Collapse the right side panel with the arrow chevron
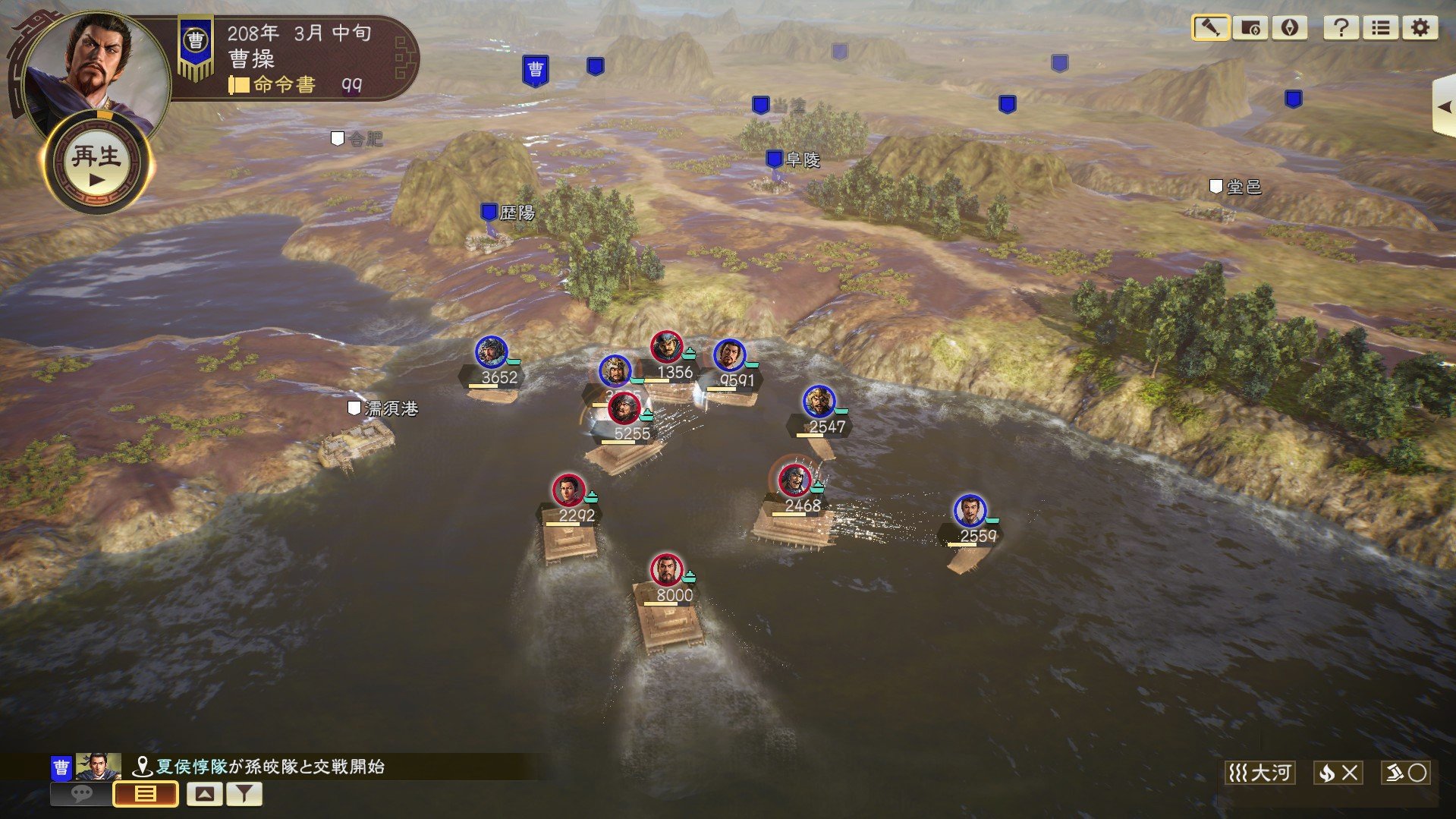The width and height of the screenshot is (1456, 819). tap(1445, 106)
